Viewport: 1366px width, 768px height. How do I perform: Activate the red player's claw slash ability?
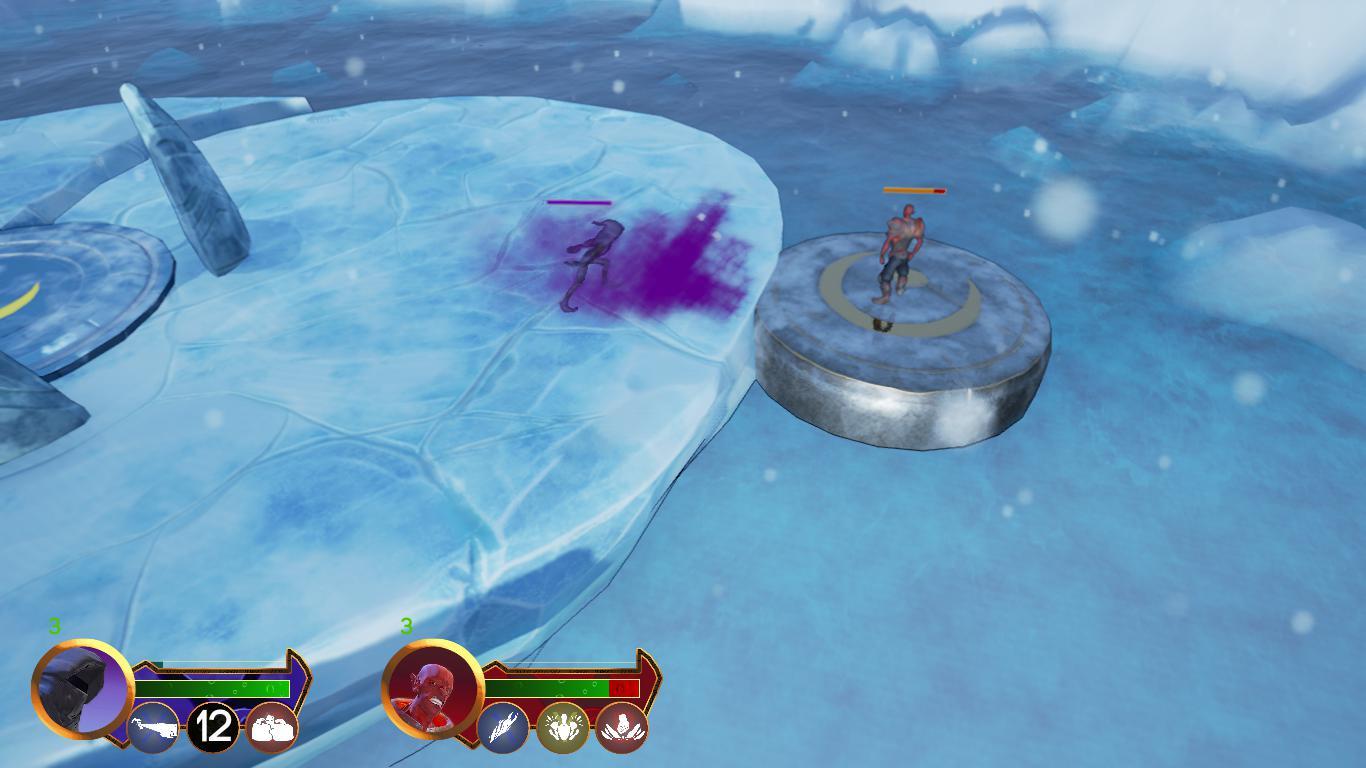click(x=503, y=728)
